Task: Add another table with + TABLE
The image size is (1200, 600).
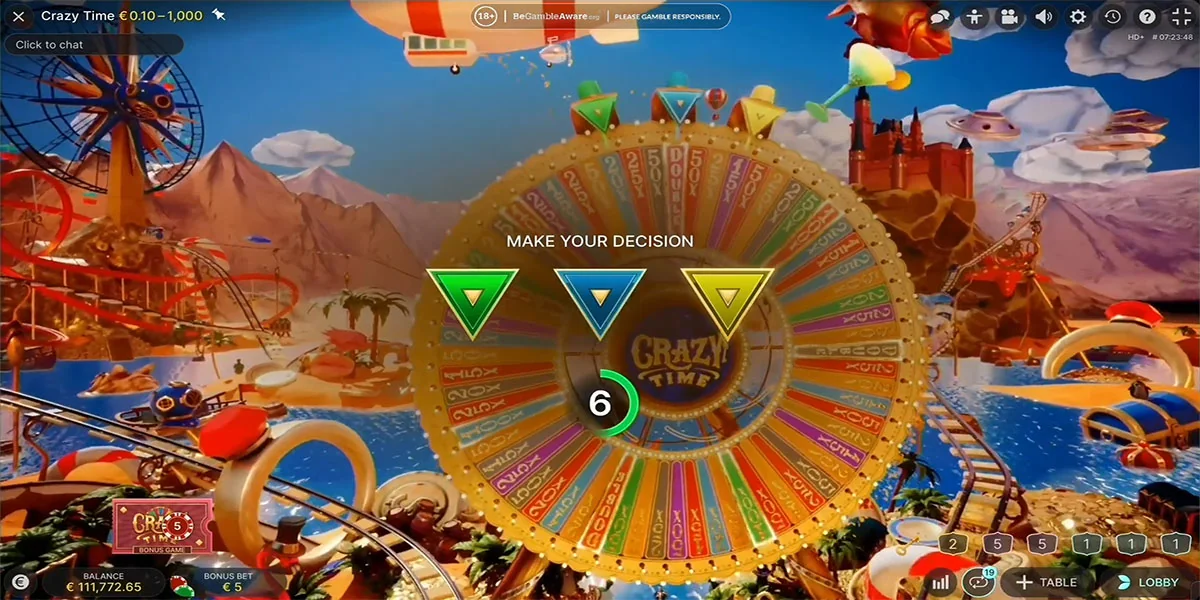Action: pos(1046,582)
